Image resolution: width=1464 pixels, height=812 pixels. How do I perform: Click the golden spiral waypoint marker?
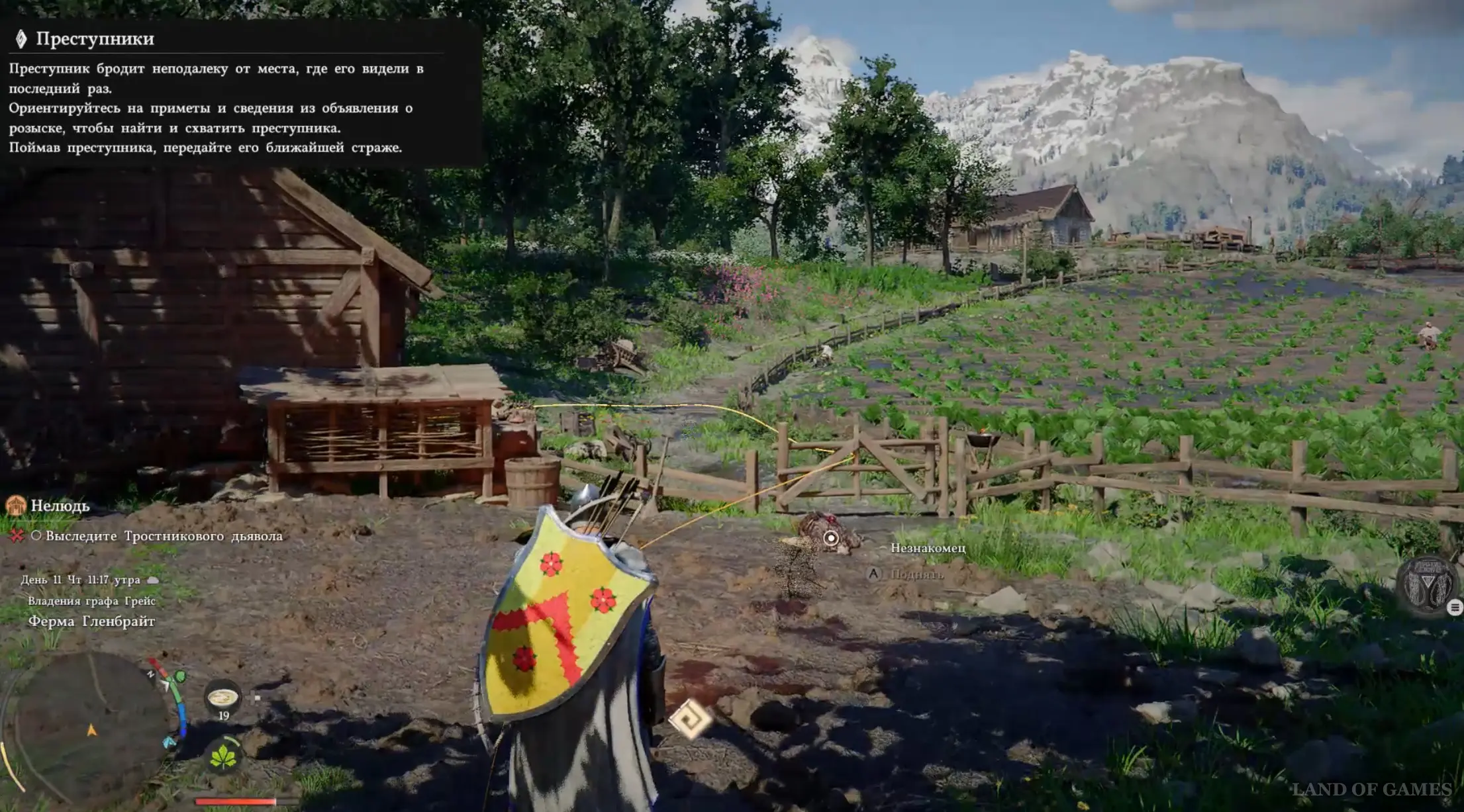click(689, 719)
